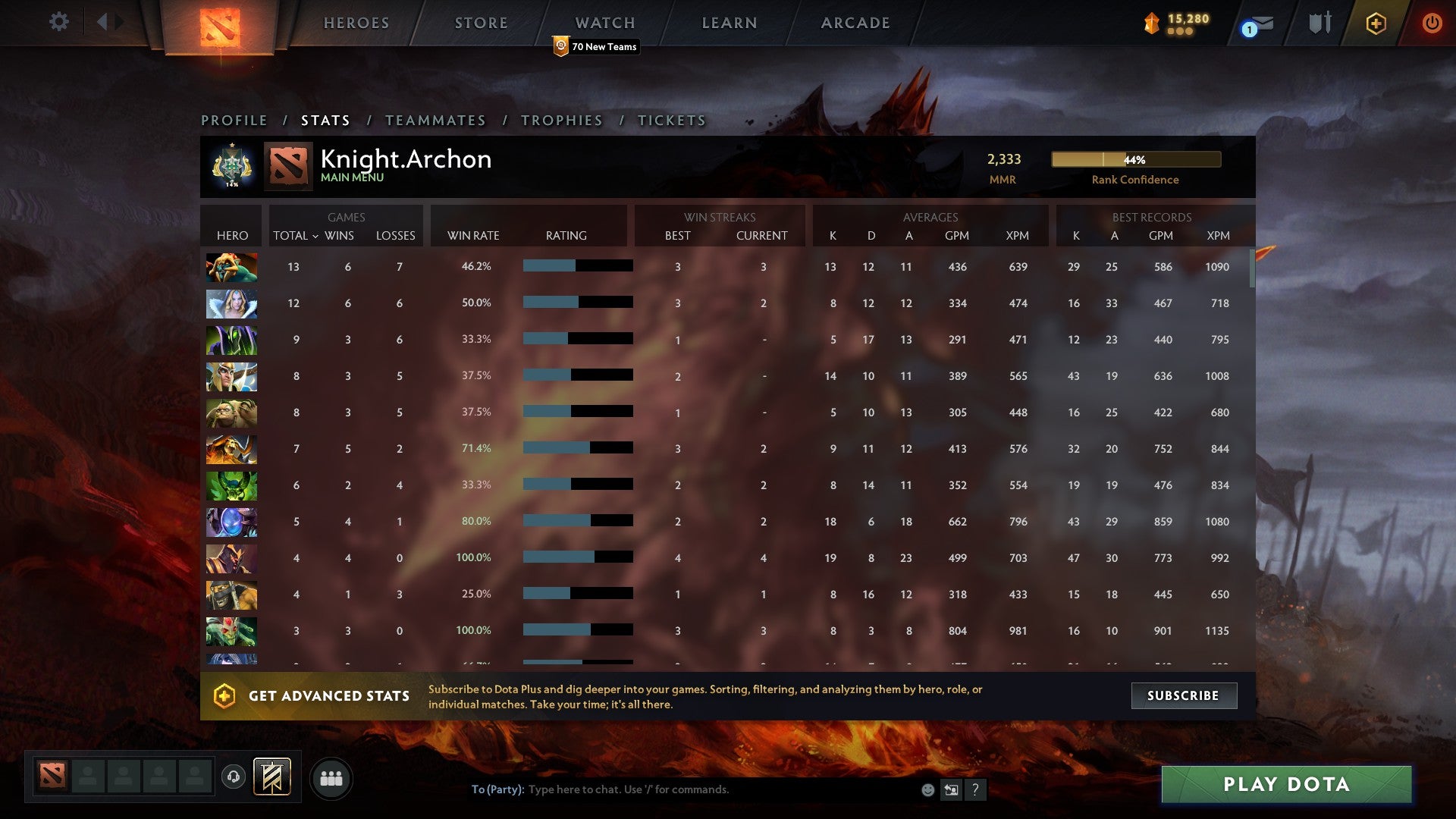Screen dimensions: 1456x819
Task: View the 70 New Teams notification
Action: tap(596, 46)
